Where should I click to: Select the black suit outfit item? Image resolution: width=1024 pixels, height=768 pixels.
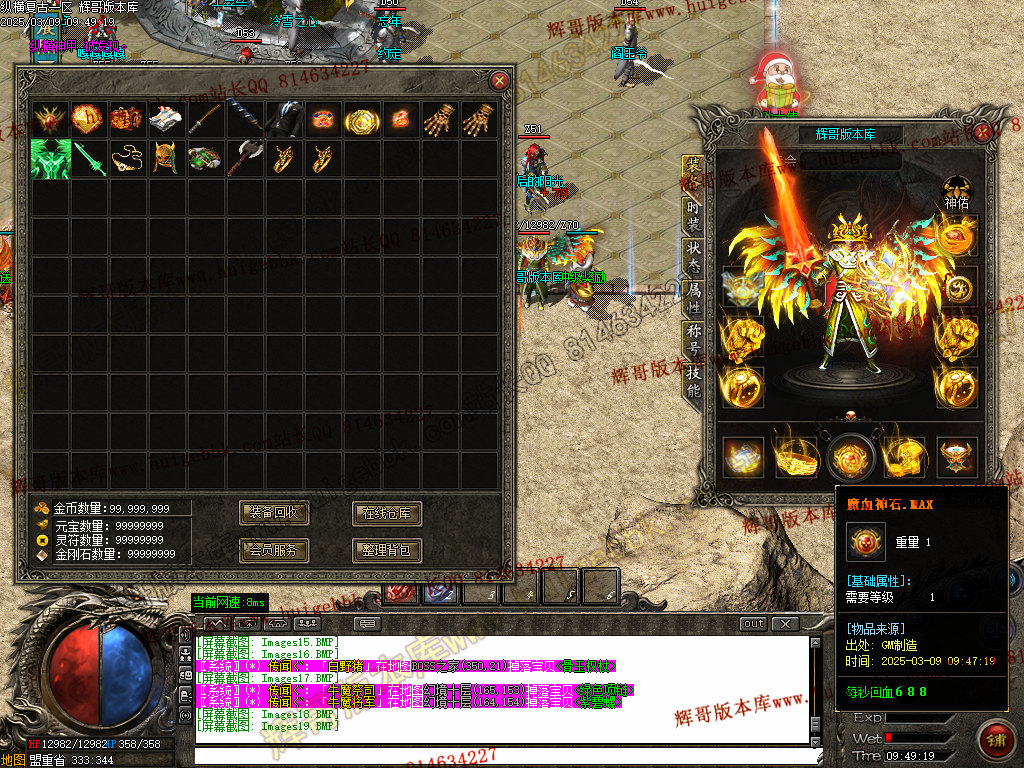pyautogui.click(x=283, y=119)
